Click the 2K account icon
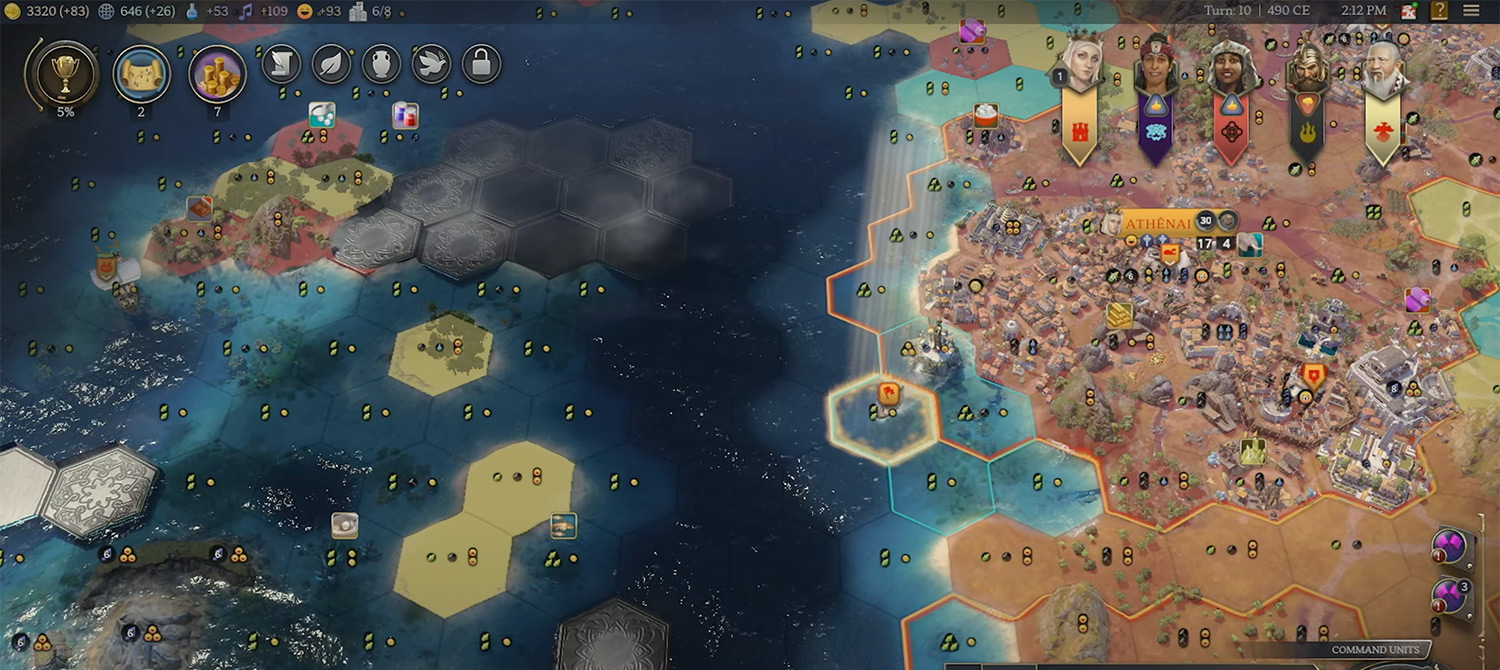This screenshot has width=1500, height=670. tap(1409, 11)
